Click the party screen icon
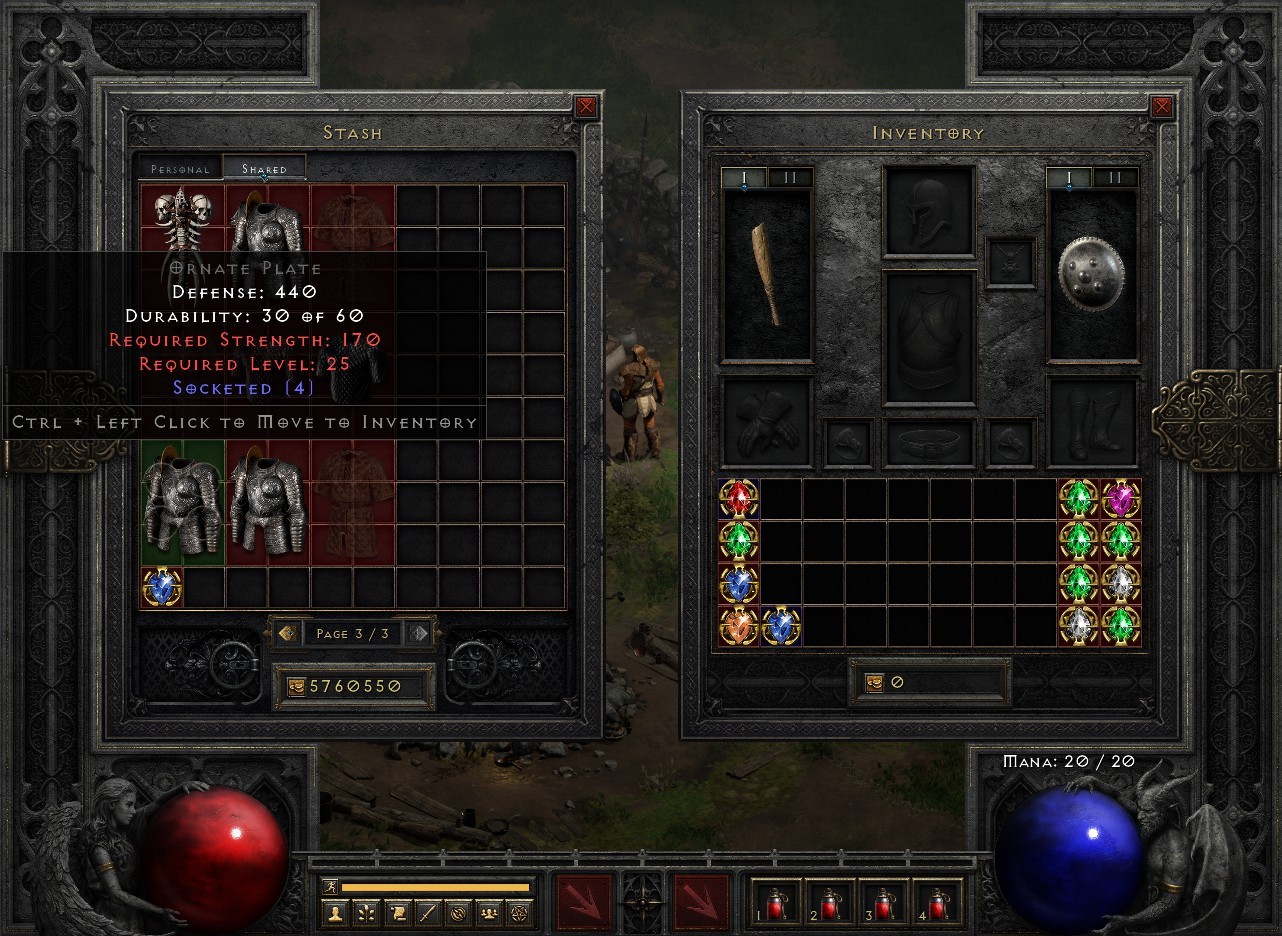The width and height of the screenshot is (1282, 936). [x=490, y=912]
